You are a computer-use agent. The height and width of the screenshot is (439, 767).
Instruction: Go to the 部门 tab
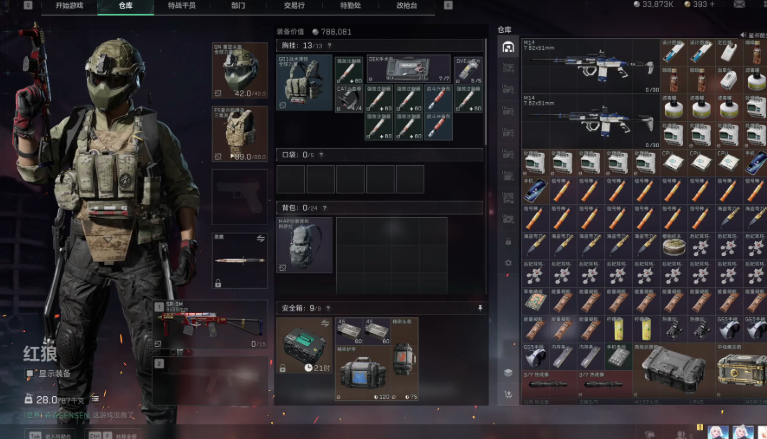point(238,6)
